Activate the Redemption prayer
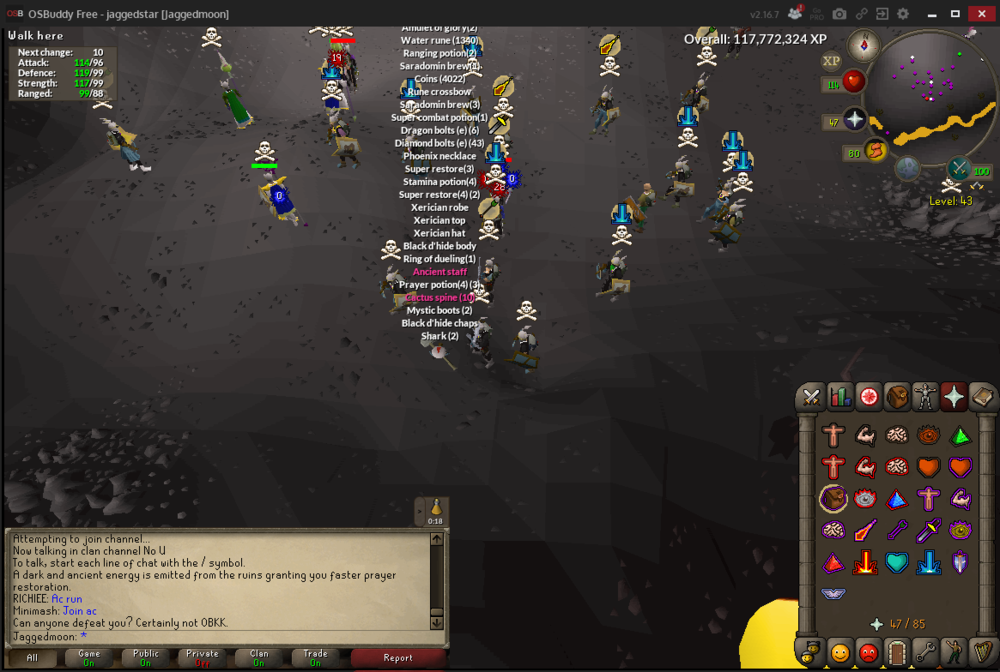The height and width of the screenshot is (672, 1000). coord(896,562)
